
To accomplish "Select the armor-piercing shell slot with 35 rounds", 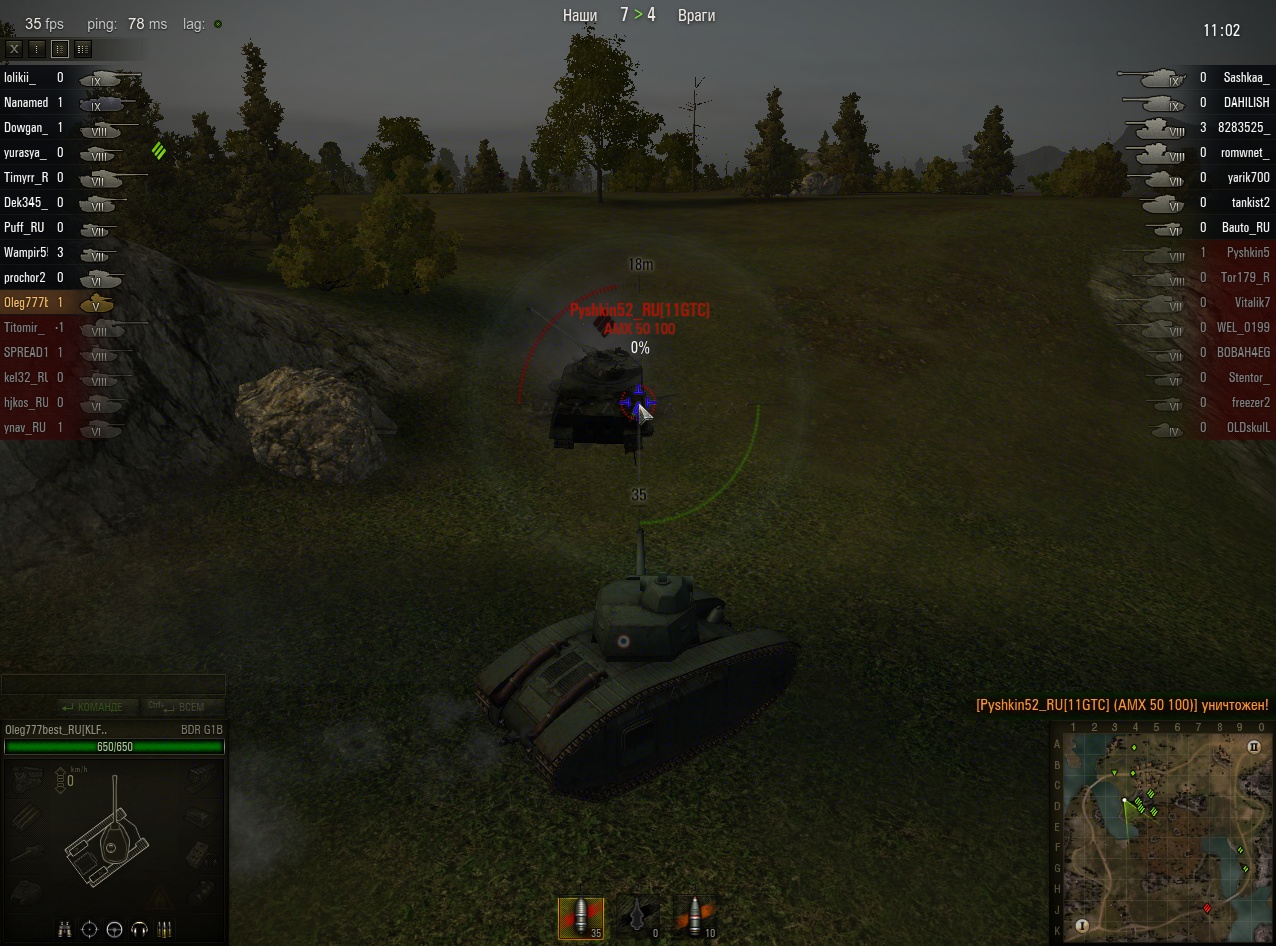I will click(580, 917).
